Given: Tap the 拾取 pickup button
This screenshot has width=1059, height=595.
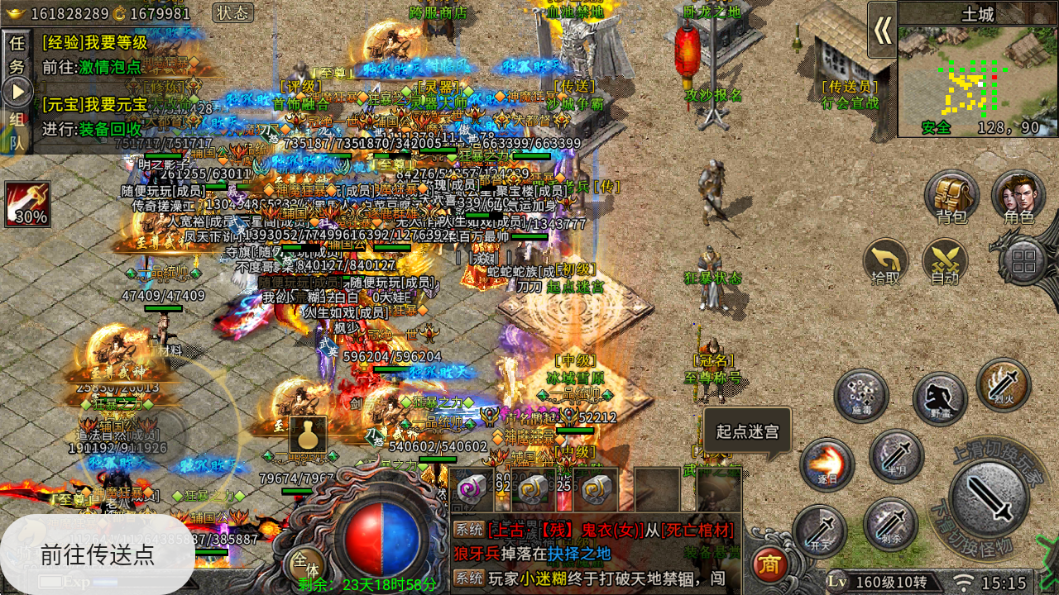Looking at the screenshot, I should pos(886,261).
